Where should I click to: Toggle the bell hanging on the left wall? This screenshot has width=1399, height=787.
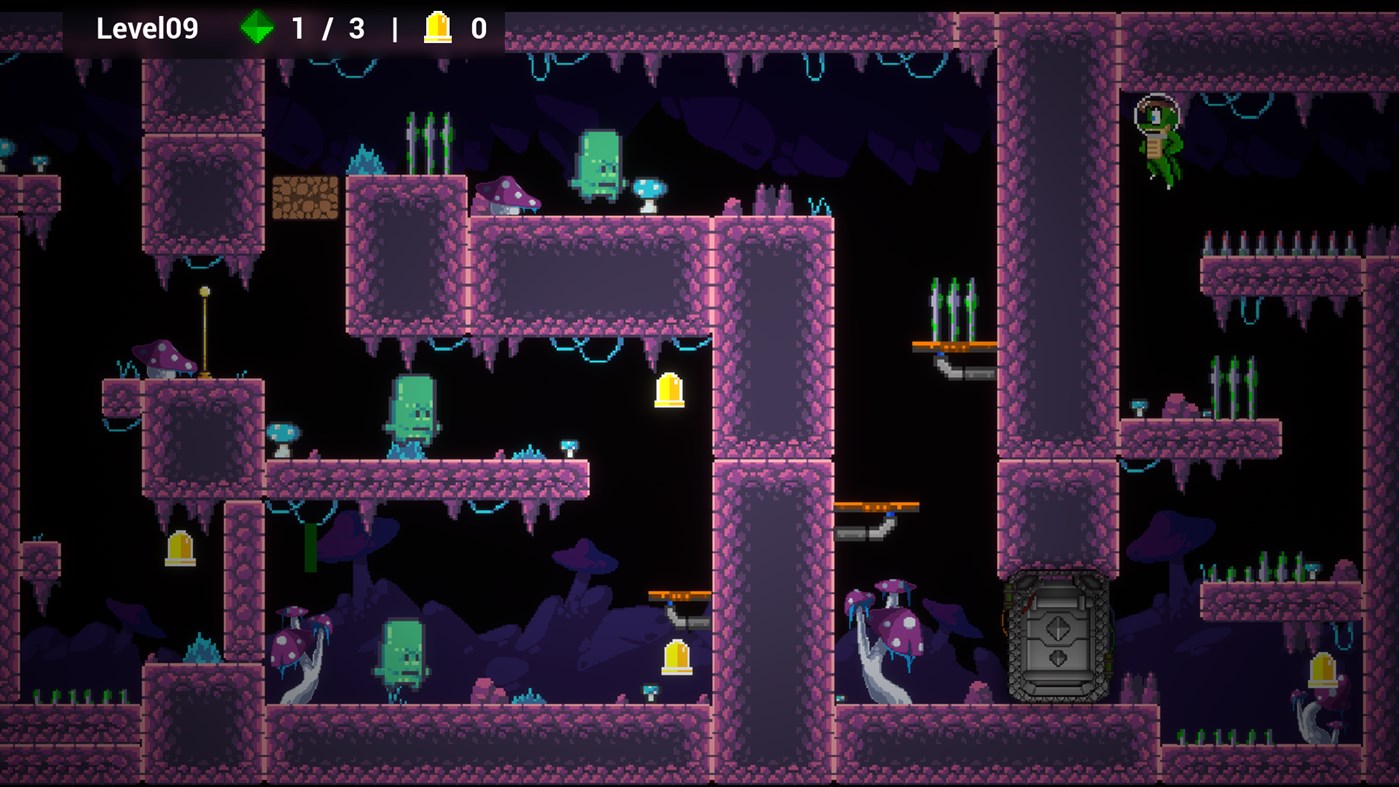(178, 547)
